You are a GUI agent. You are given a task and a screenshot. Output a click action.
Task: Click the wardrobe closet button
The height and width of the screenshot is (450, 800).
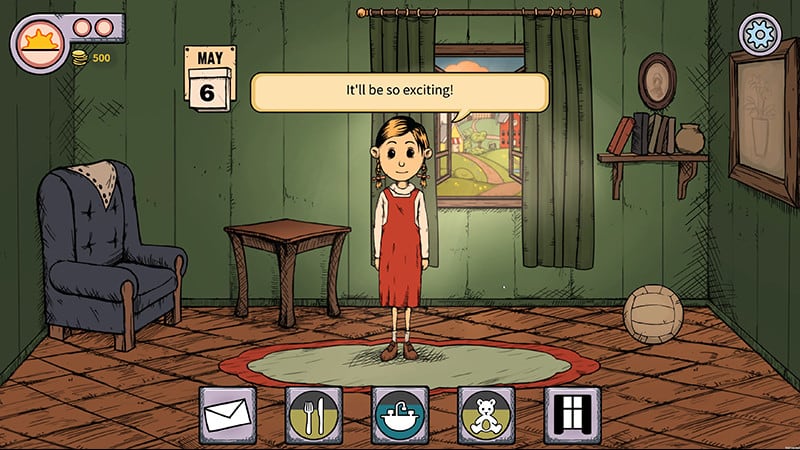572,415
